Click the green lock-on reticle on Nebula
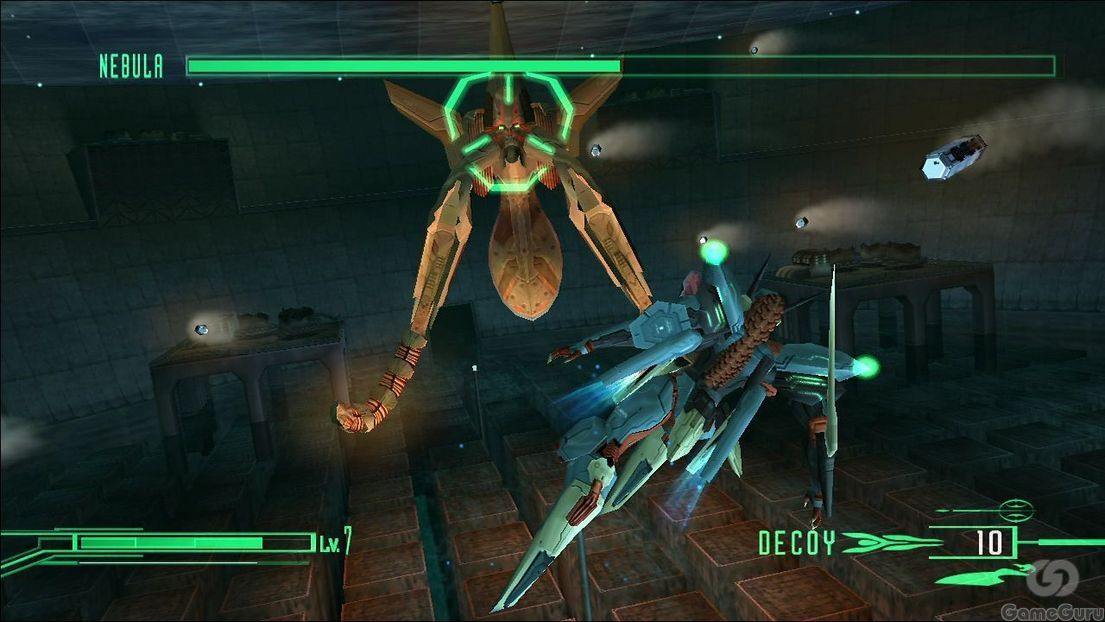Image resolution: width=1105 pixels, height=622 pixels. coord(509,130)
